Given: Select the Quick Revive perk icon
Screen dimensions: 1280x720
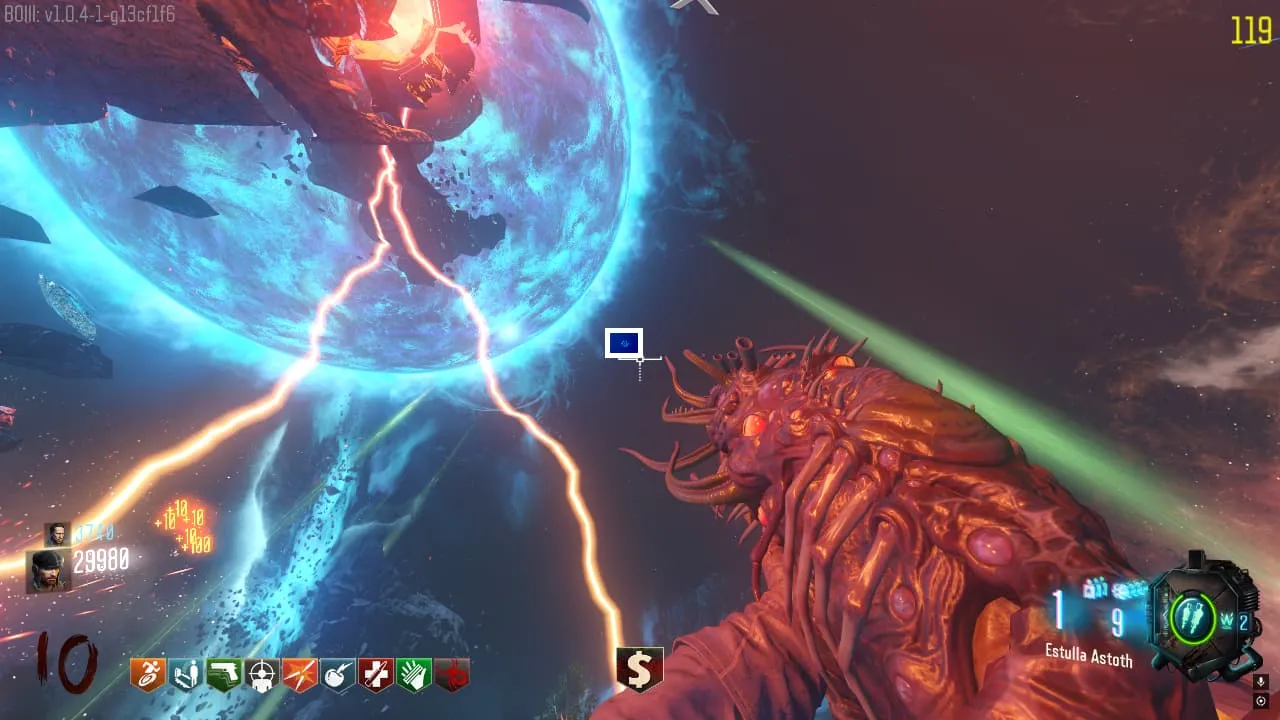Looking at the screenshot, I should 186,675.
